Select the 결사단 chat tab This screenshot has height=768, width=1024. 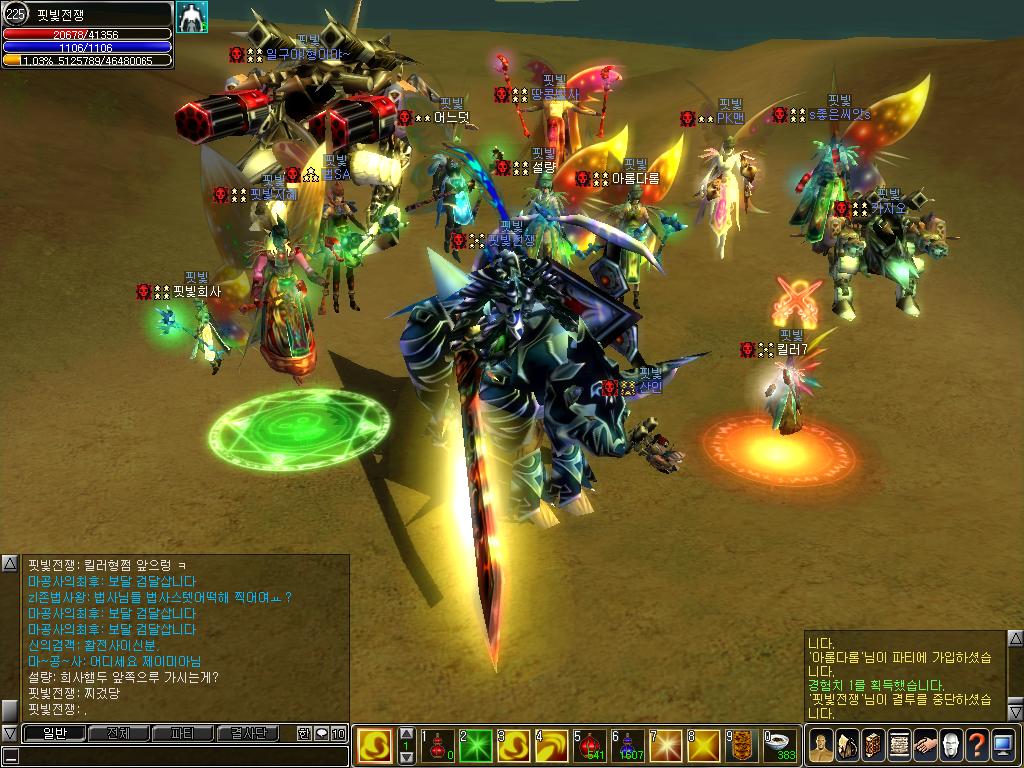tap(248, 733)
